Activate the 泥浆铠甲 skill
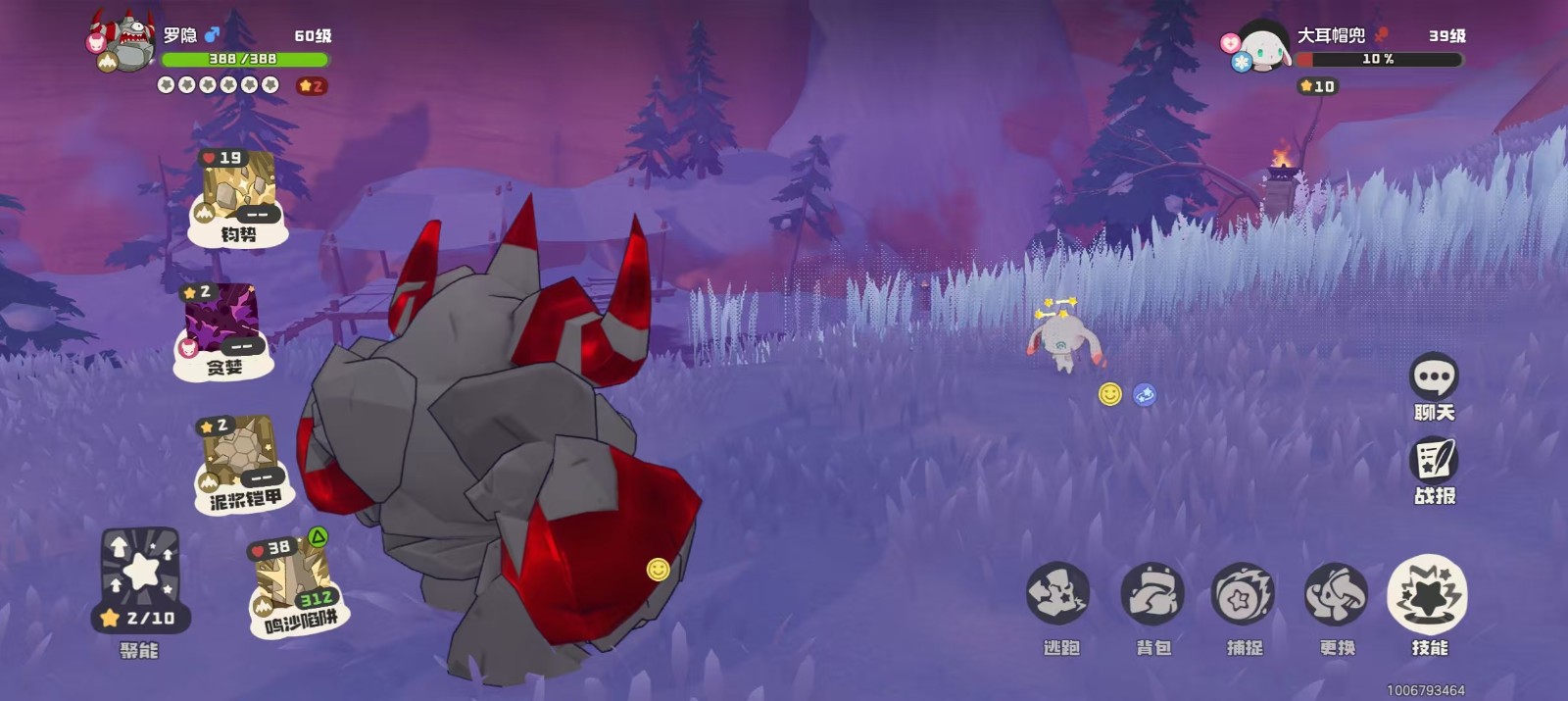Image resolution: width=1568 pixels, height=701 pixels. (x=240, y=462)
